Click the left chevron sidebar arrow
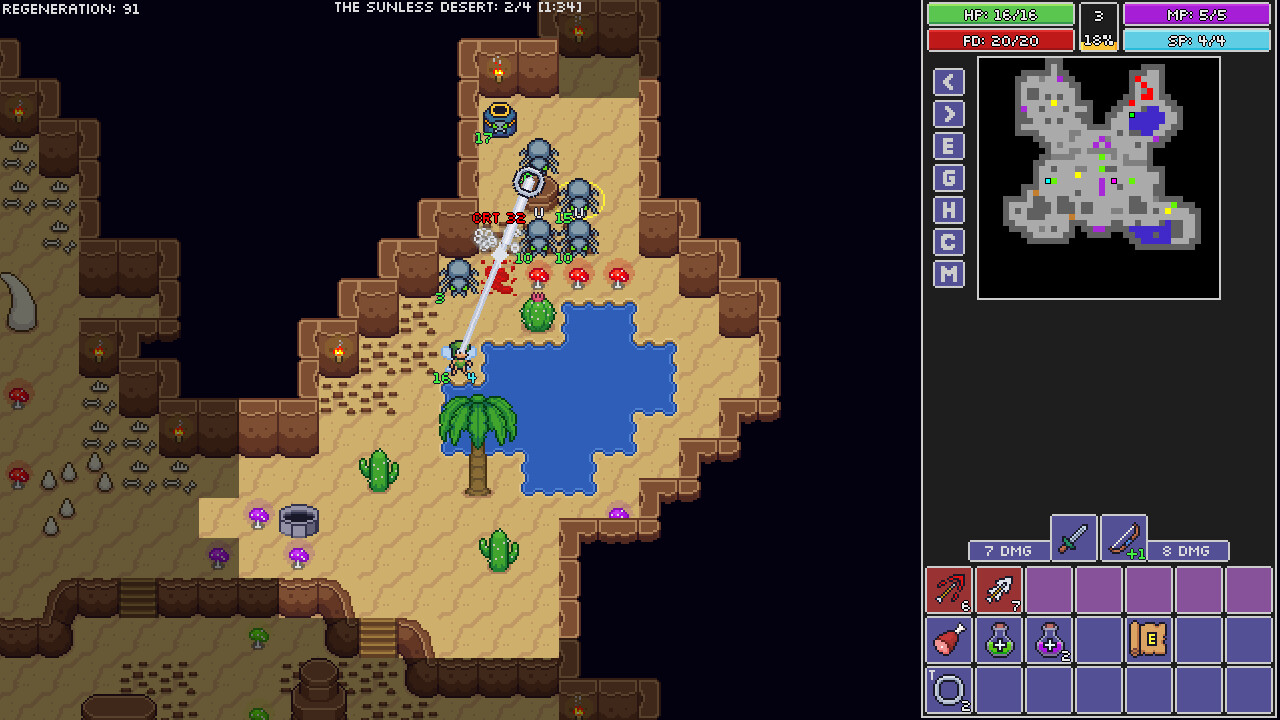The image size is (1280, 720). click(x=947, y=81)
